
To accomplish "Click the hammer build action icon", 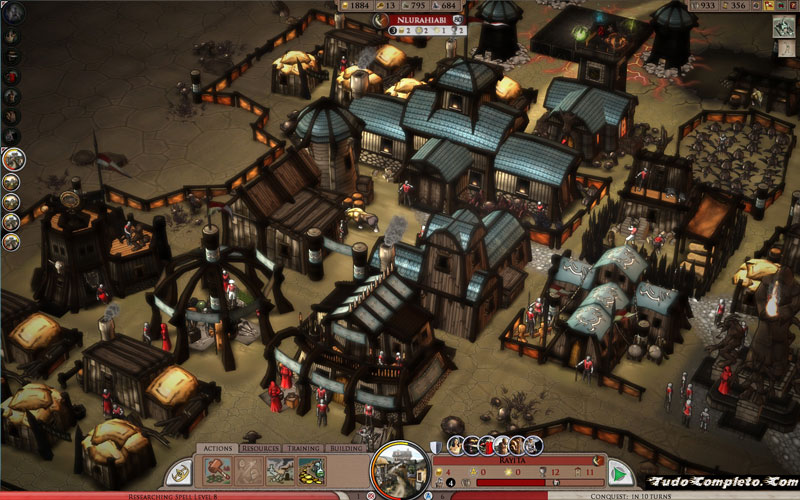I will [219, 471].
